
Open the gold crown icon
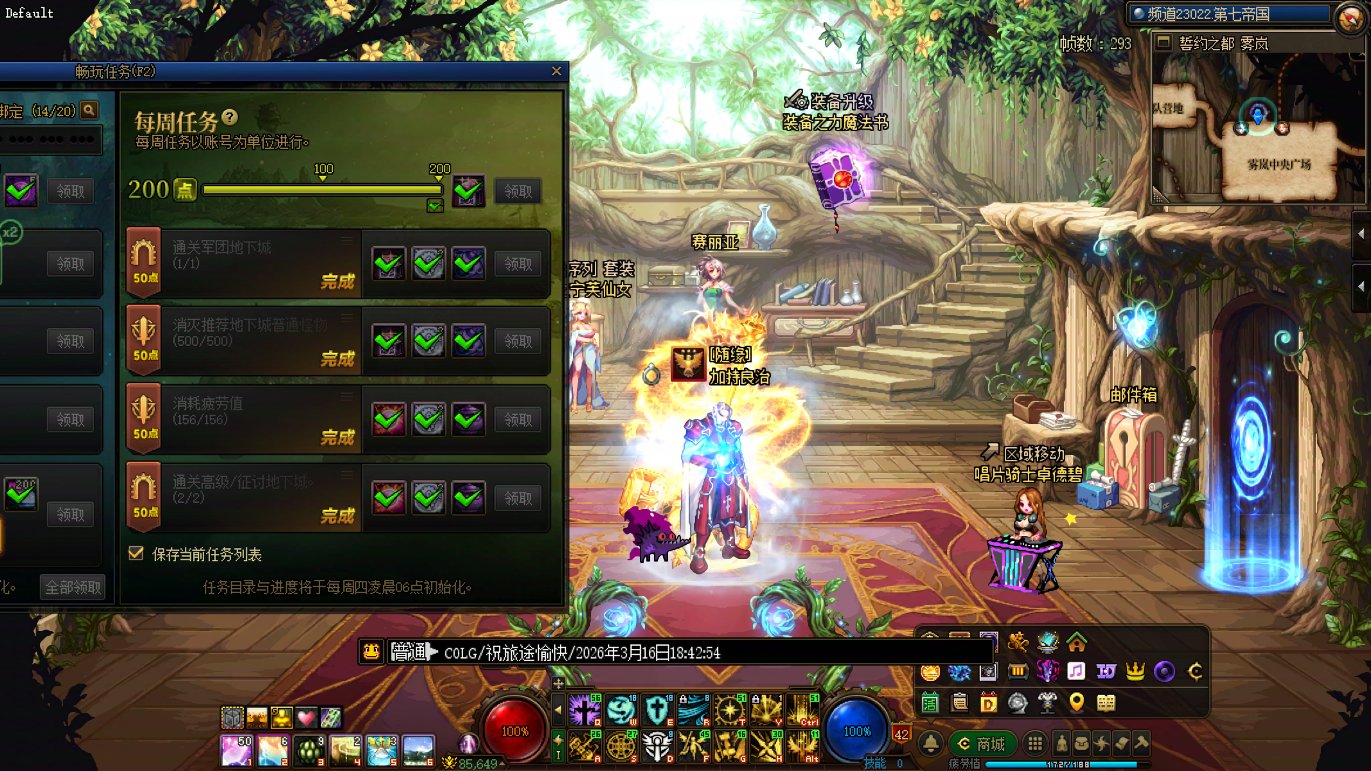(x=1135, y=671)
